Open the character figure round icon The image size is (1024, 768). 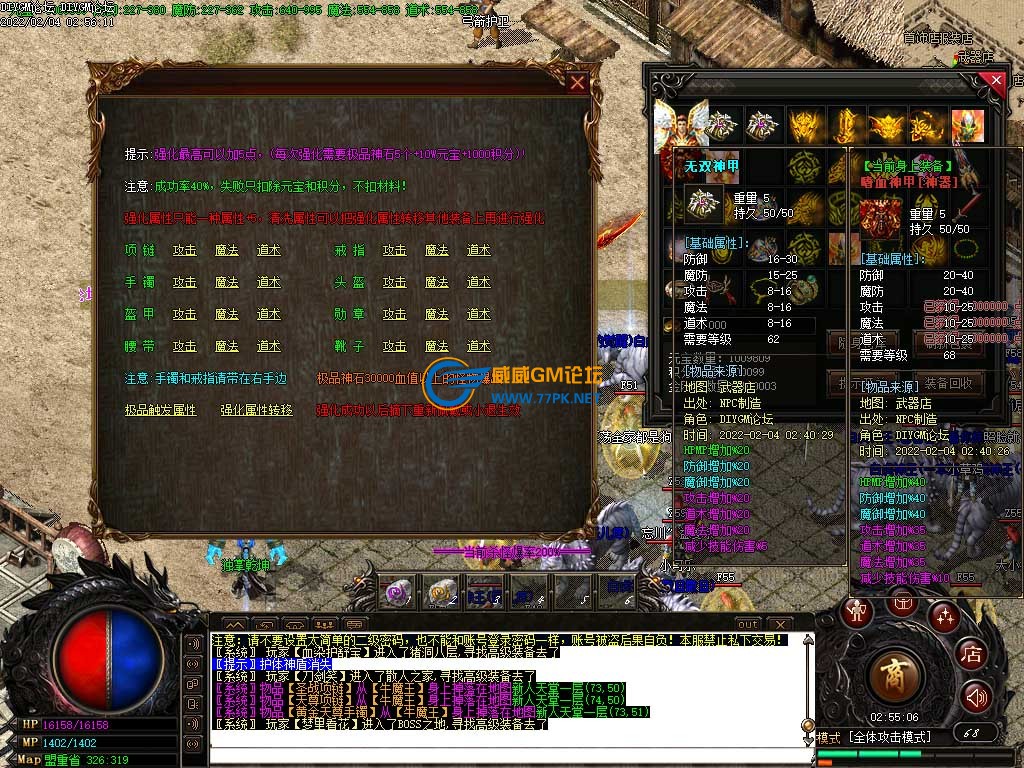point(857,610)
